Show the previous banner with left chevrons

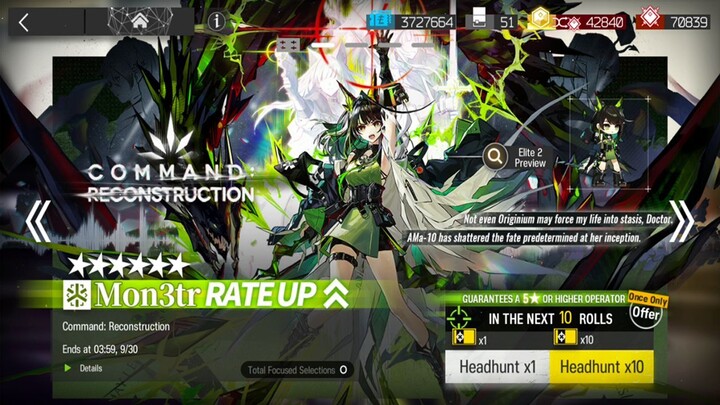[37, 221]
